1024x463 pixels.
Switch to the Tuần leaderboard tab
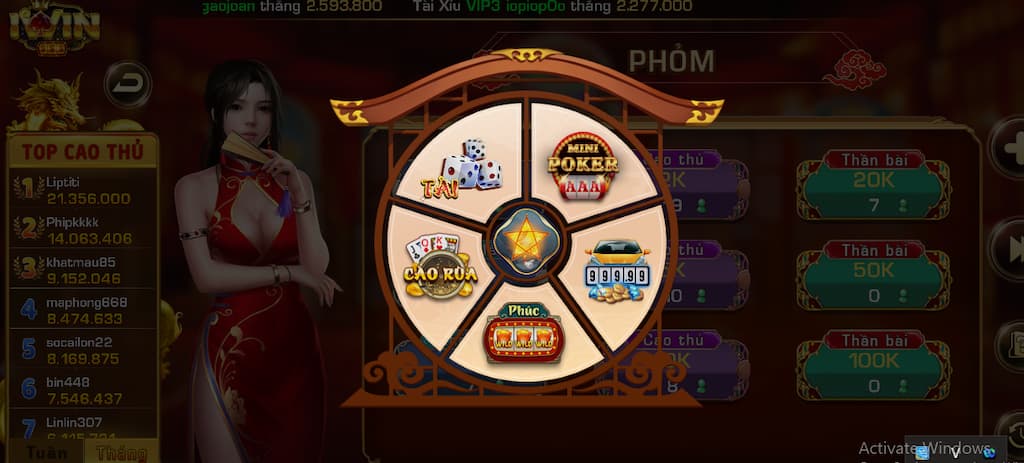click(x=46, y=452)
